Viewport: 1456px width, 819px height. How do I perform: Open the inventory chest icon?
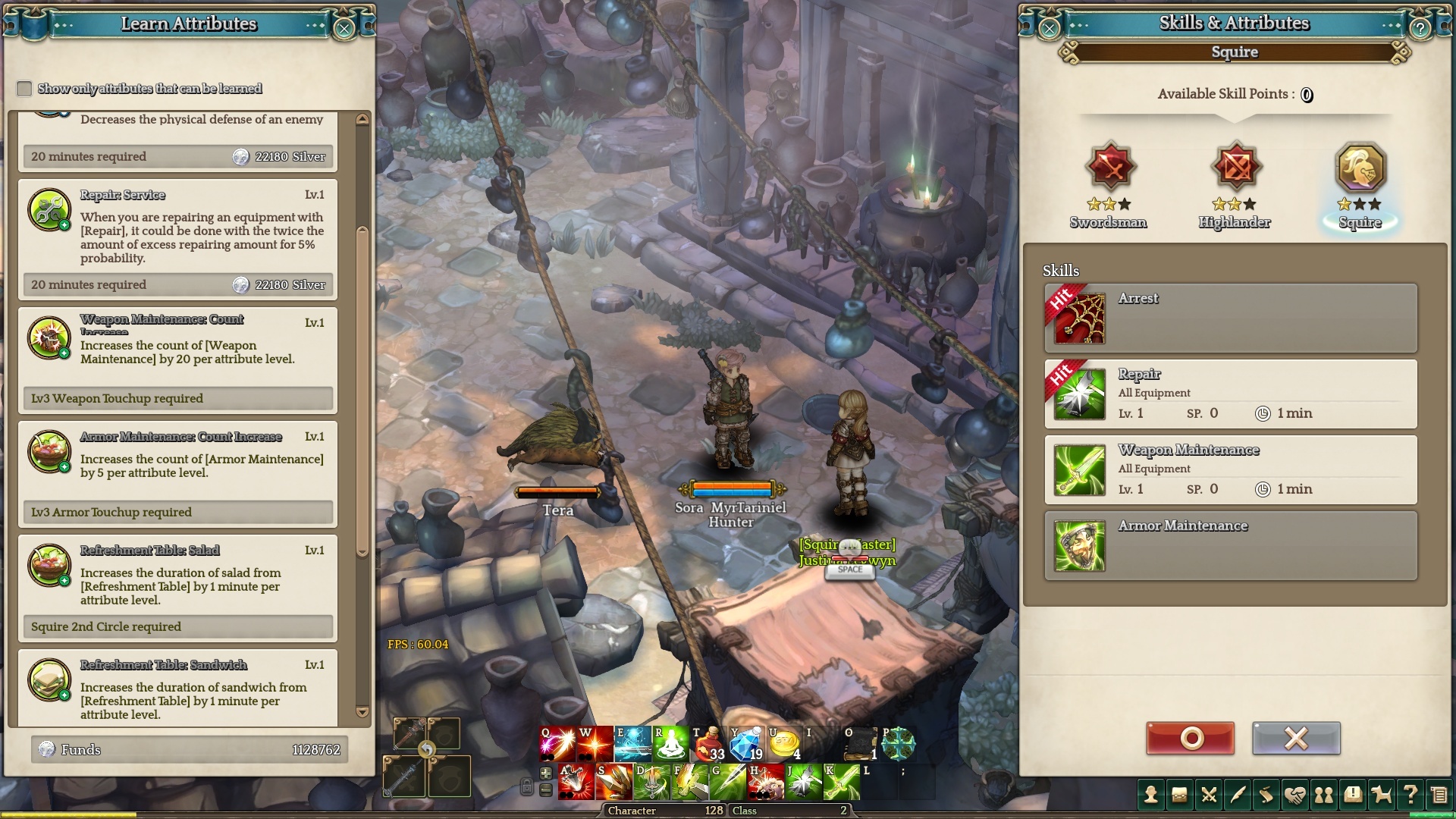point(1179,795)
